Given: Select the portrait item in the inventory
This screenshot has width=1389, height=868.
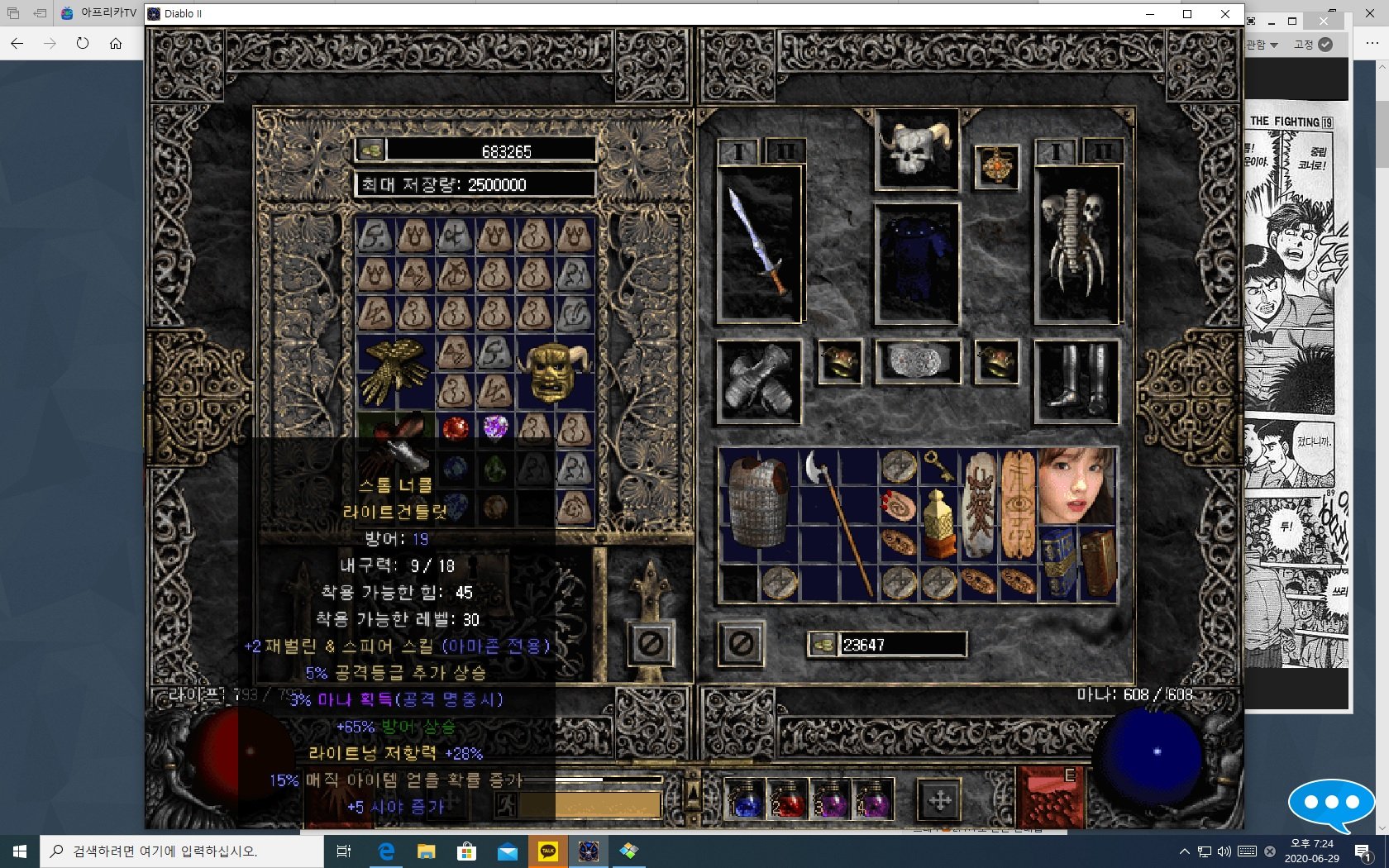Looking at the screenshot, I should pos(1076,486).
